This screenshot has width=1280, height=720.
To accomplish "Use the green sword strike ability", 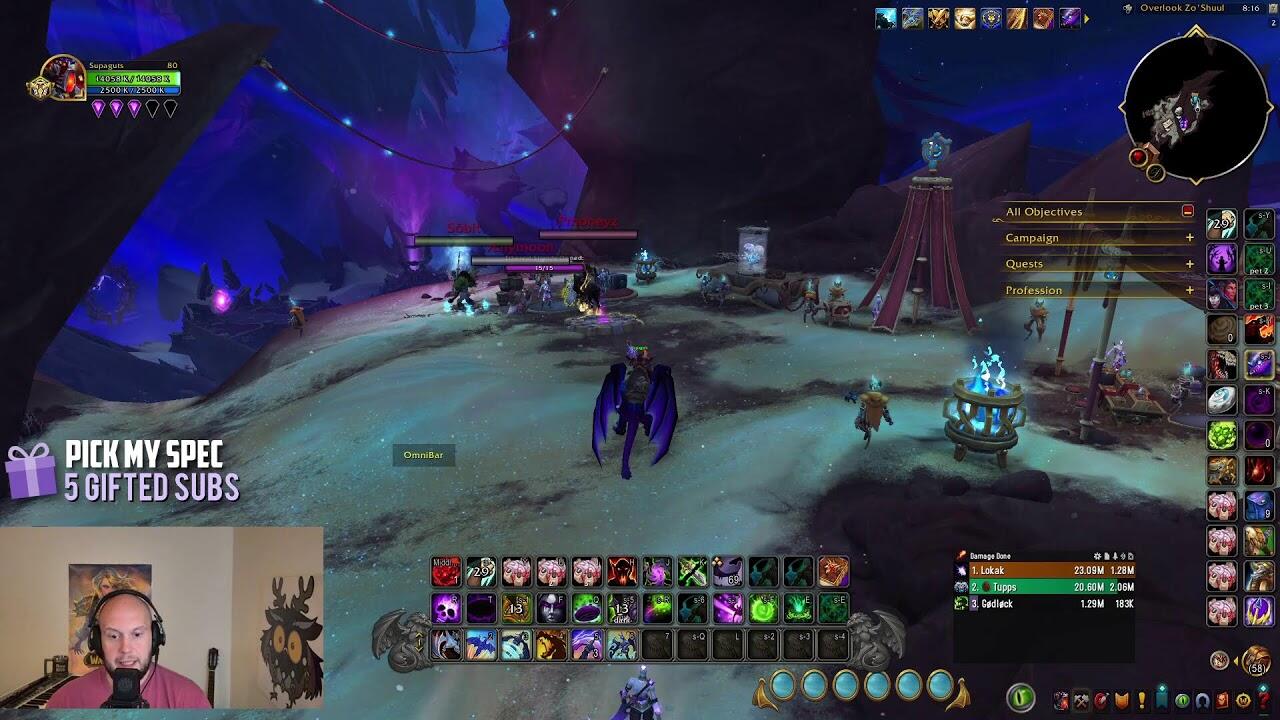I will 692,572.
